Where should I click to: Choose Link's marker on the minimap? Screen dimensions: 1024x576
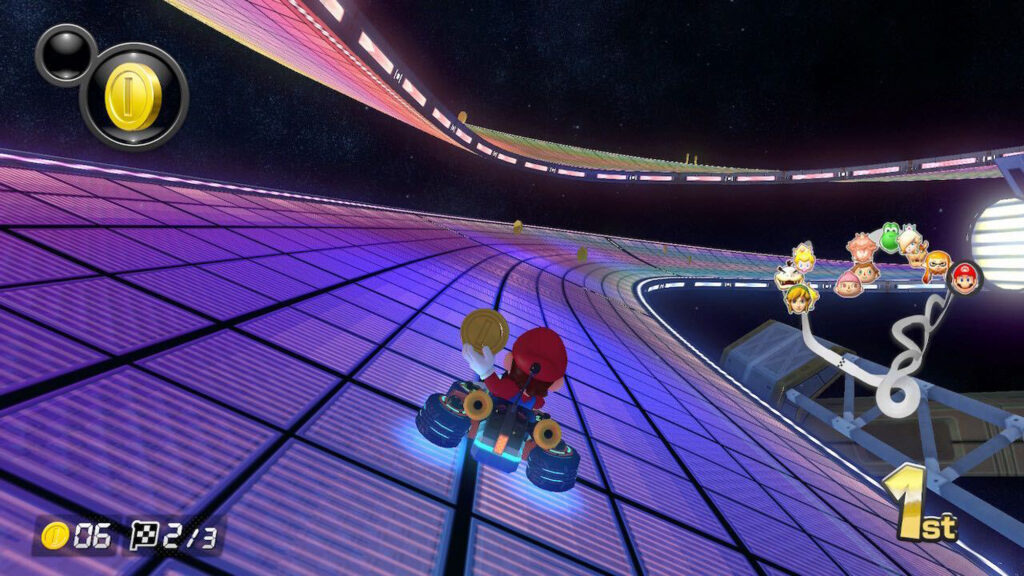click(800, 297)
